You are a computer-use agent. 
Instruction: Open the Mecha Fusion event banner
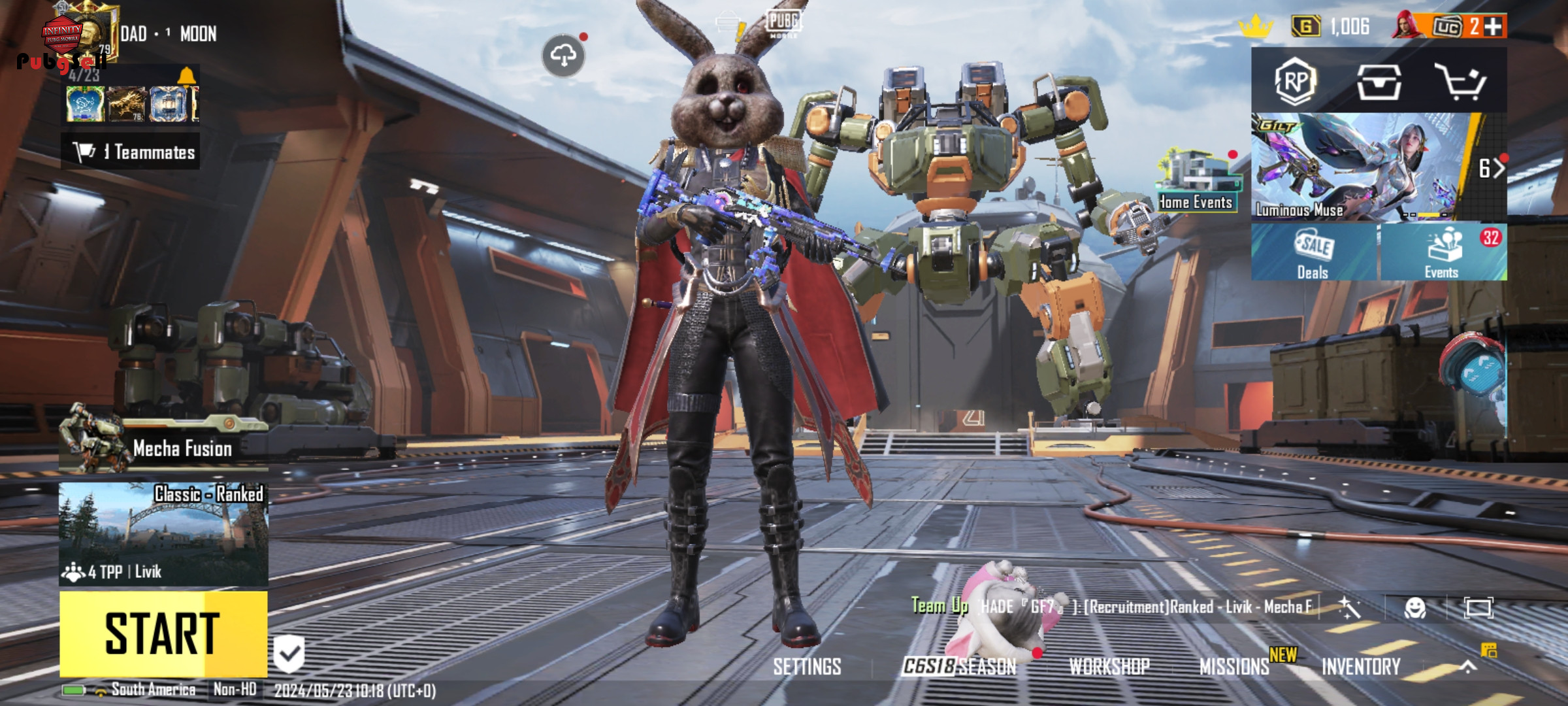(x=163, y=446)
